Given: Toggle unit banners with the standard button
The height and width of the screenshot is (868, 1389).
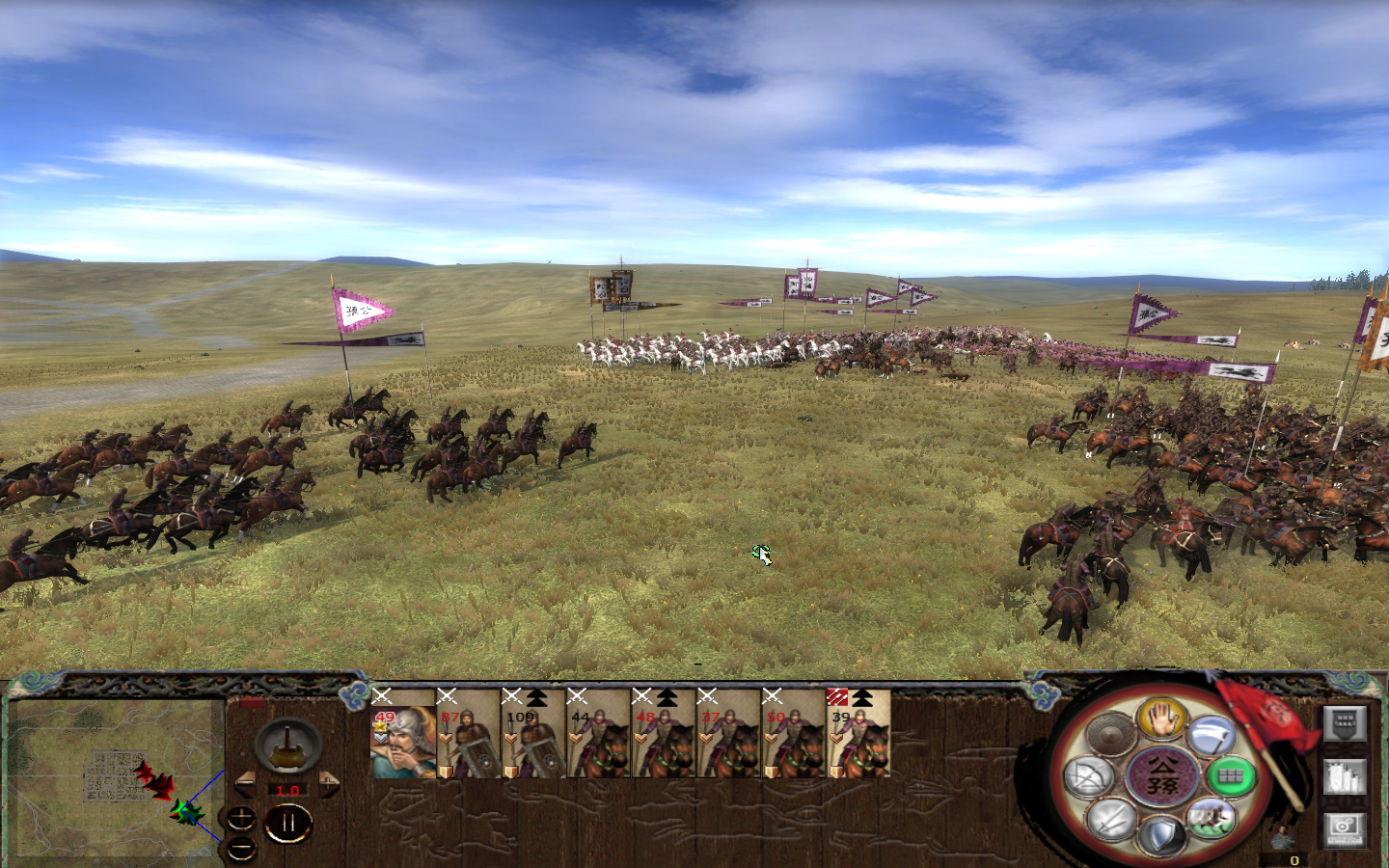Looking at the screenshot, I should click(x=1345, y=723).
